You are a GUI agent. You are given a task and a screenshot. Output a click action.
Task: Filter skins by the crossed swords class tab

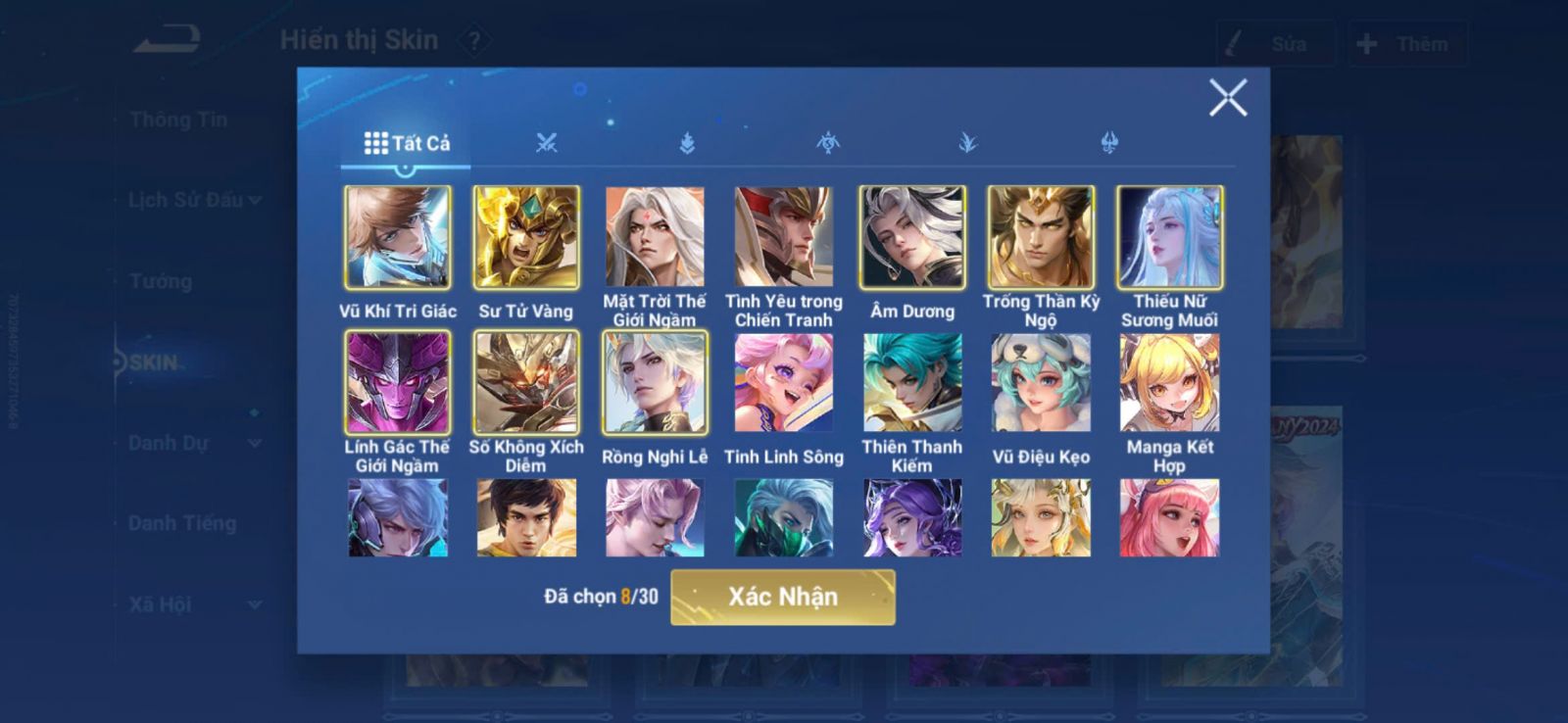pos(547,144)
